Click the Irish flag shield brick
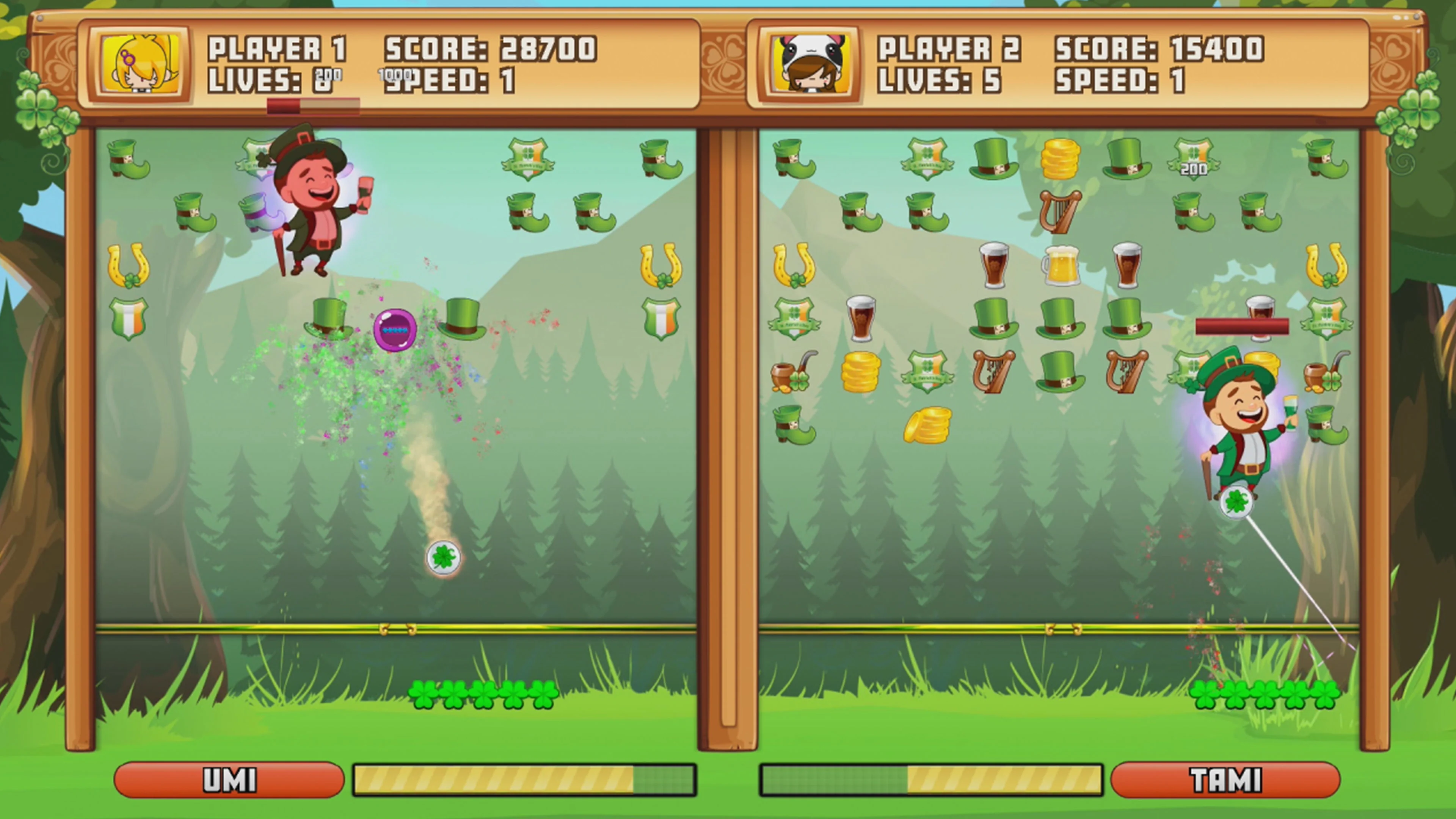The image size is (1456, 819). tap(129, 318)
